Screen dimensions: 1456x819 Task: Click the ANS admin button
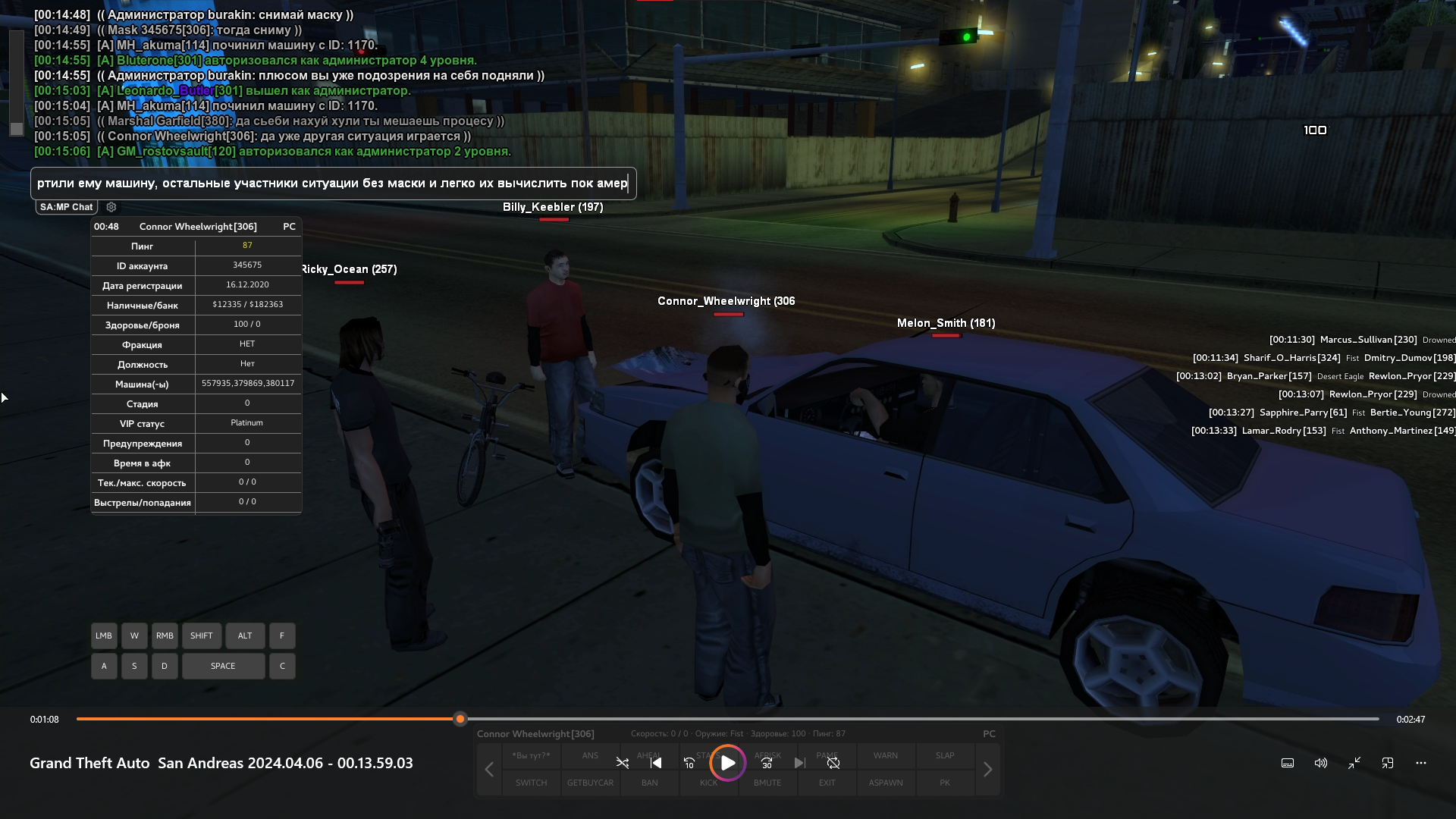pos(590,755)
